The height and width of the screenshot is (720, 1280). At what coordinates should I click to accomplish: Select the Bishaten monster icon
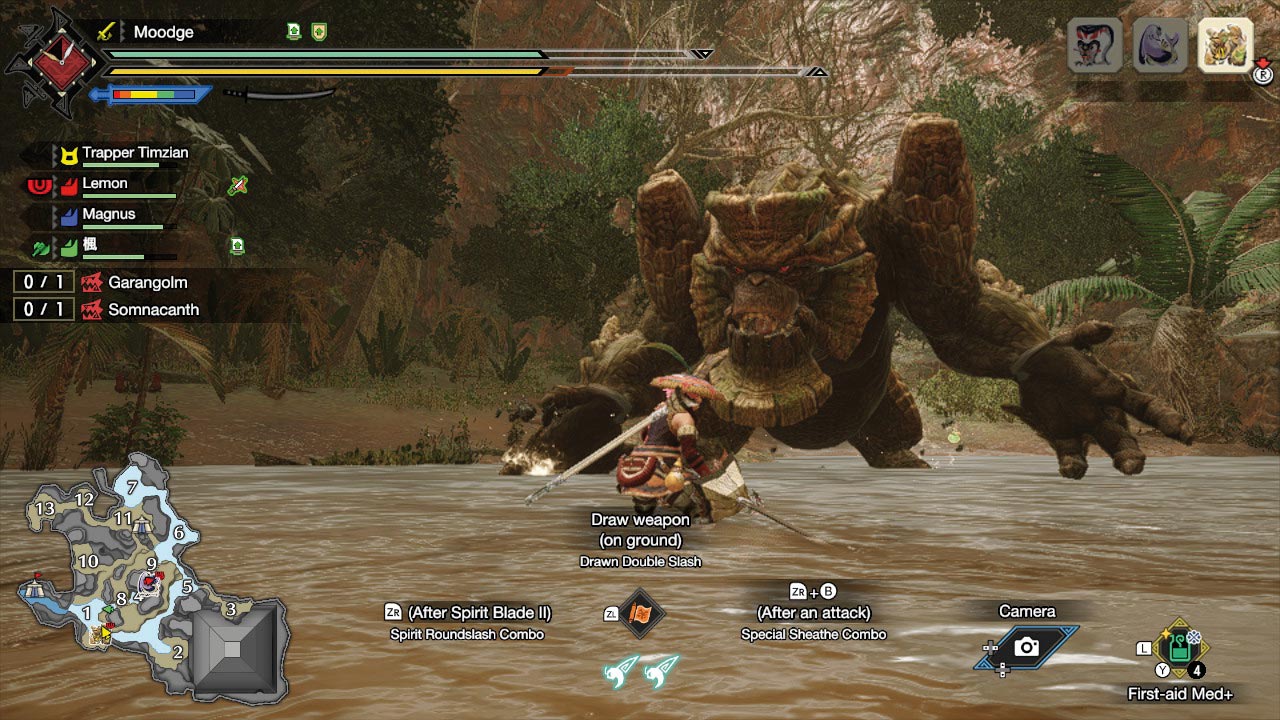1095,45
